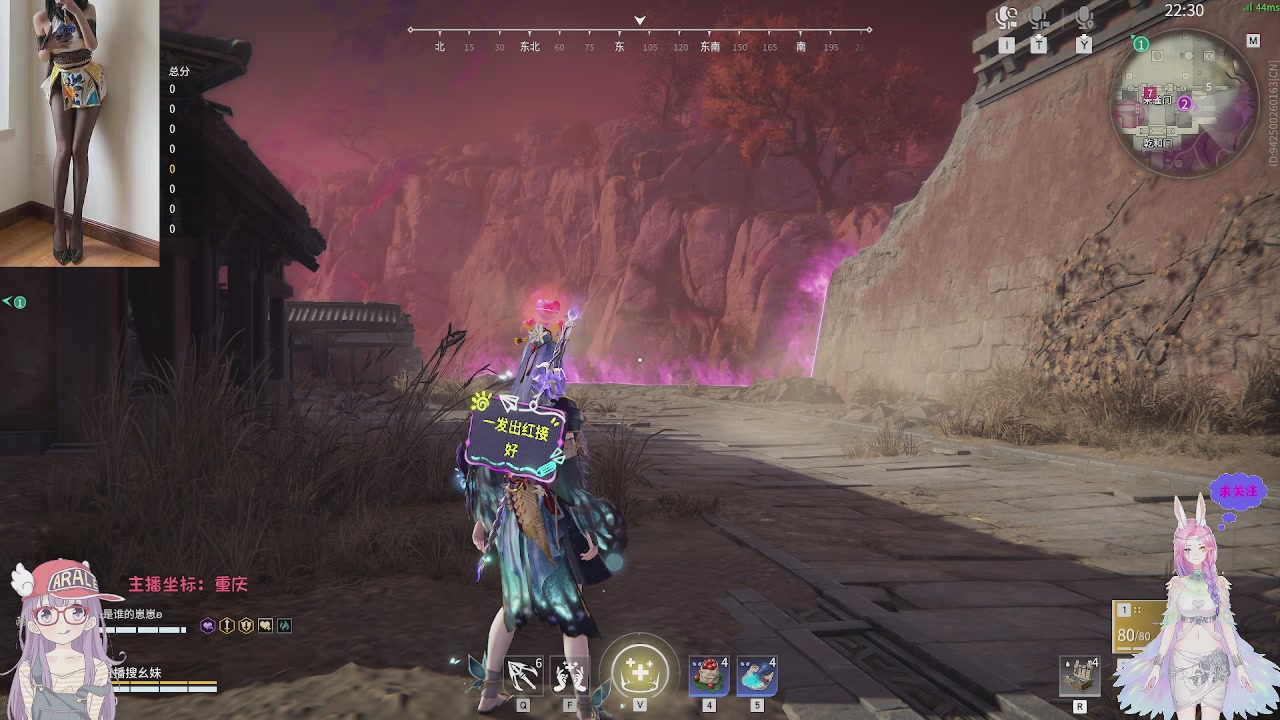This screenshot has width=1280, height=720.
Task: Click the heart-plus healing status icon
Action: click(265, 626)
